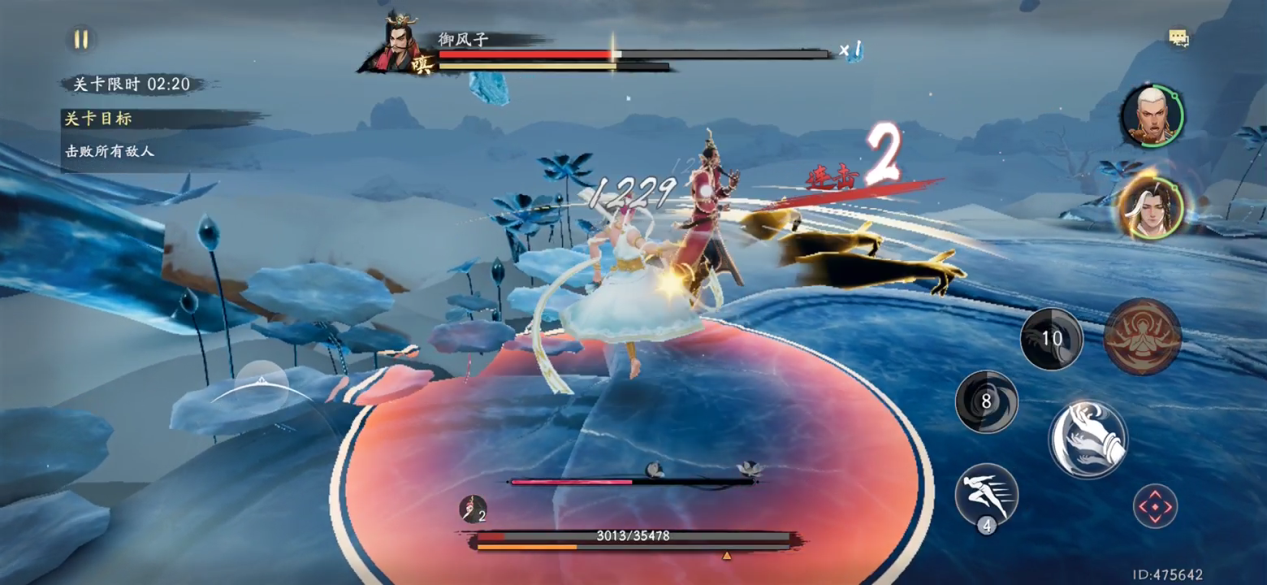Tap the boss 御风子 portrait
This screenshot has height=585, width=1267.
pyautogui.click(x=404, y=46)
